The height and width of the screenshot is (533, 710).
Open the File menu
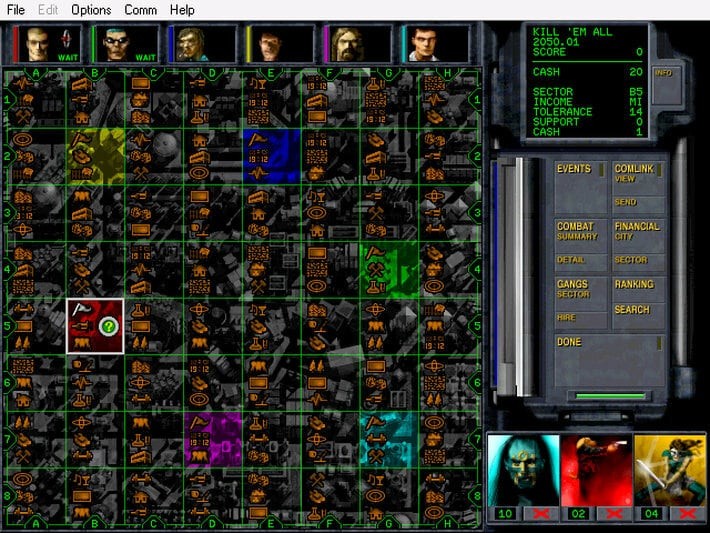click(16, 10)
